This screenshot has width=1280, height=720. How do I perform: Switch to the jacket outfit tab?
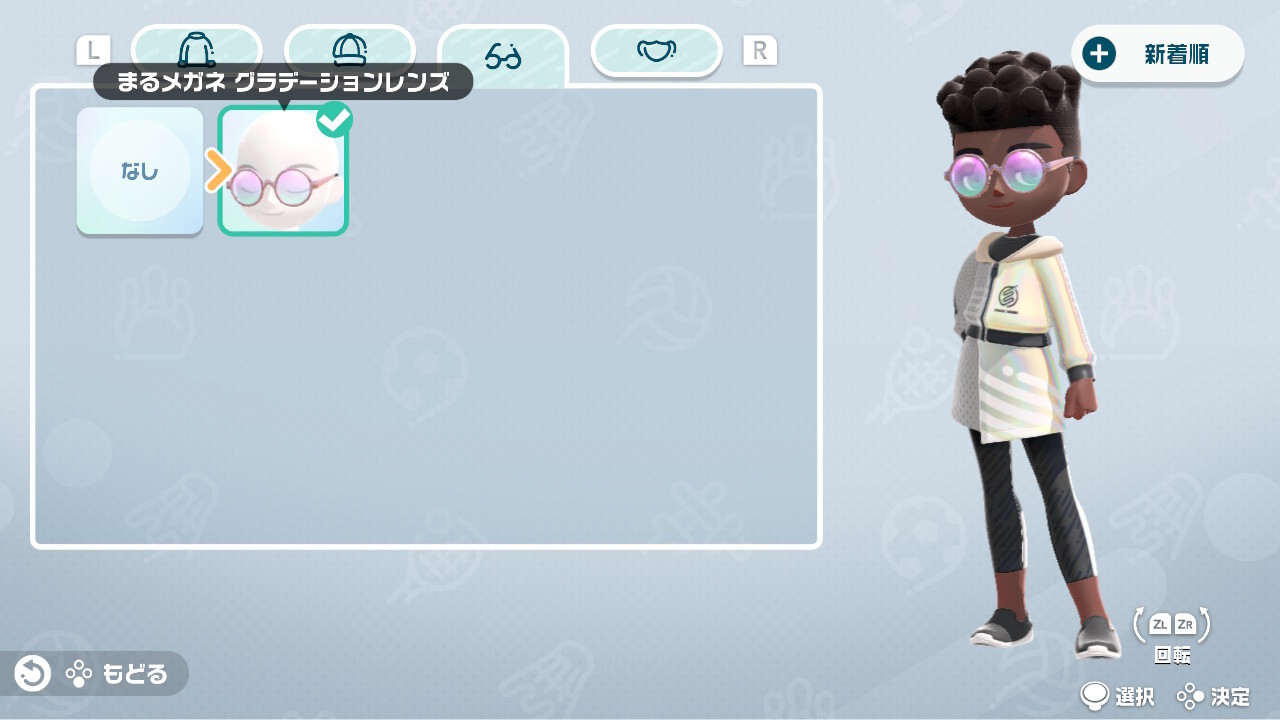coord(196,49)
